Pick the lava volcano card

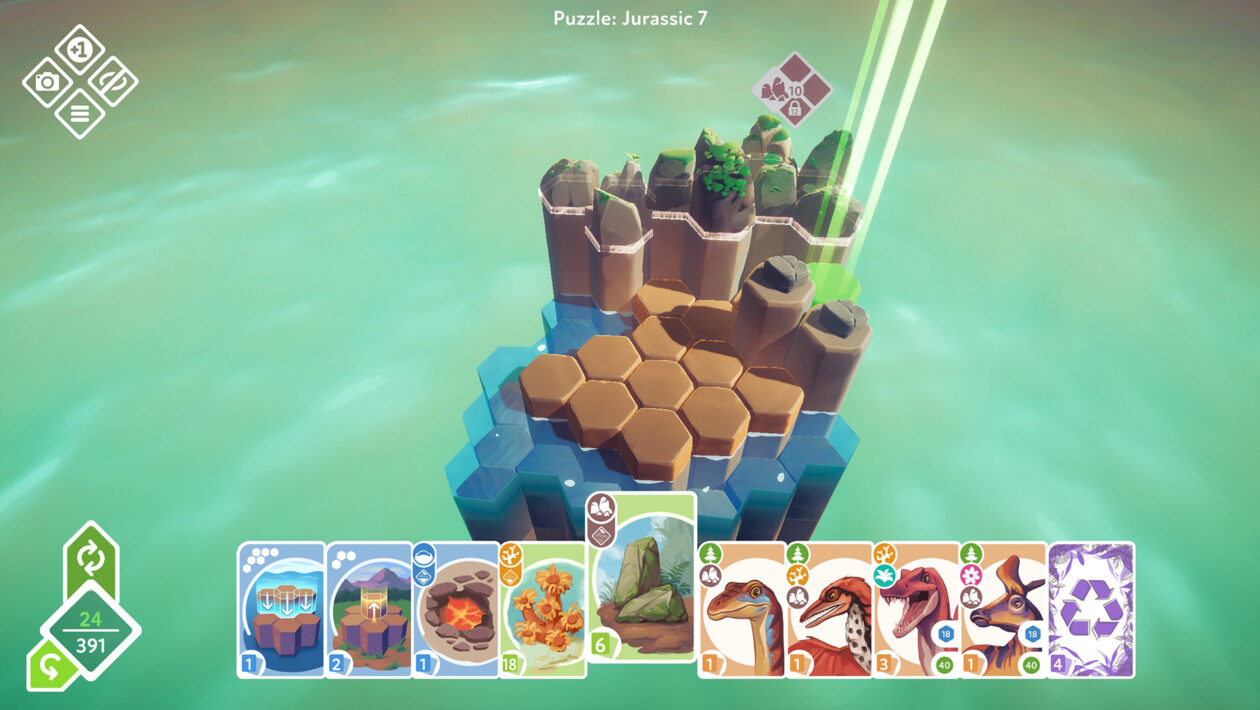456,610
